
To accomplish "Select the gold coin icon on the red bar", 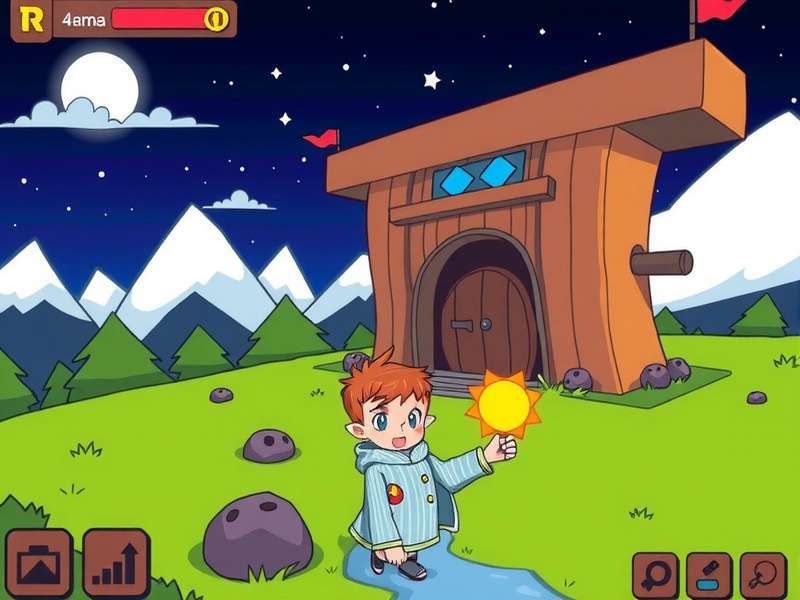I will (215, 19).
